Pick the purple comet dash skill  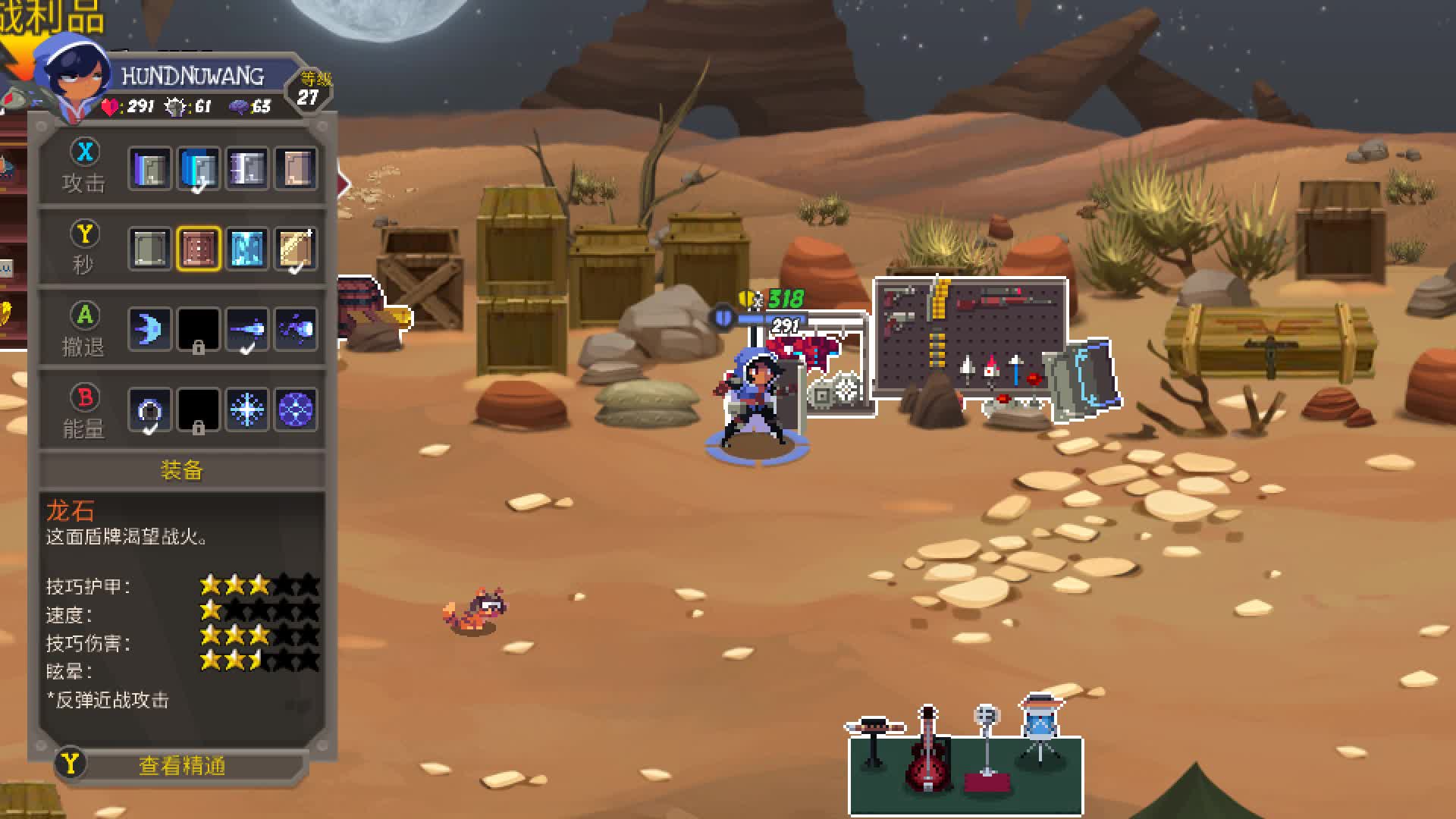pyautogui.click(x=296, y=329)
